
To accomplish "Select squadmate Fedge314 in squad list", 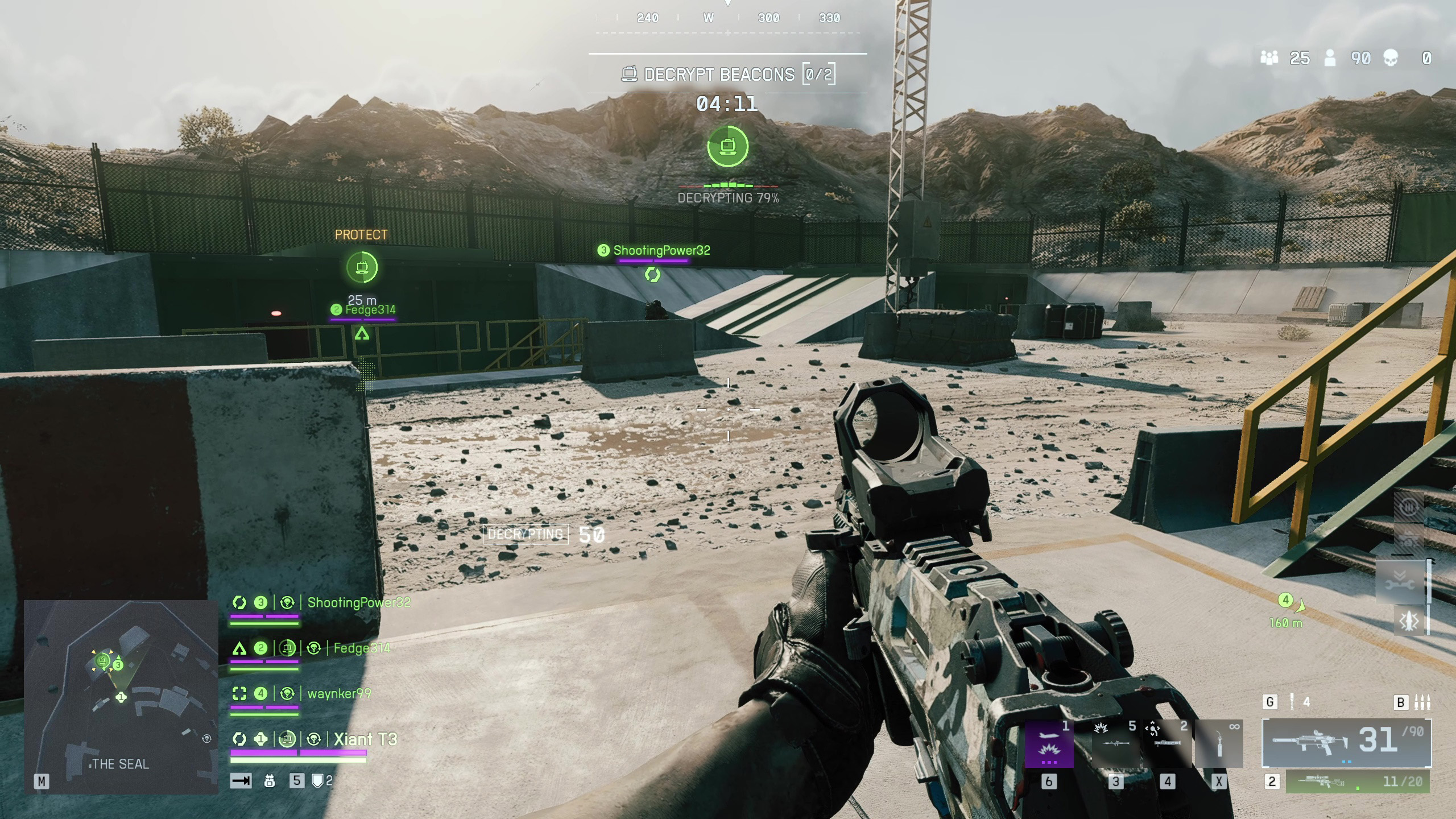I will (x=362, y=648).
